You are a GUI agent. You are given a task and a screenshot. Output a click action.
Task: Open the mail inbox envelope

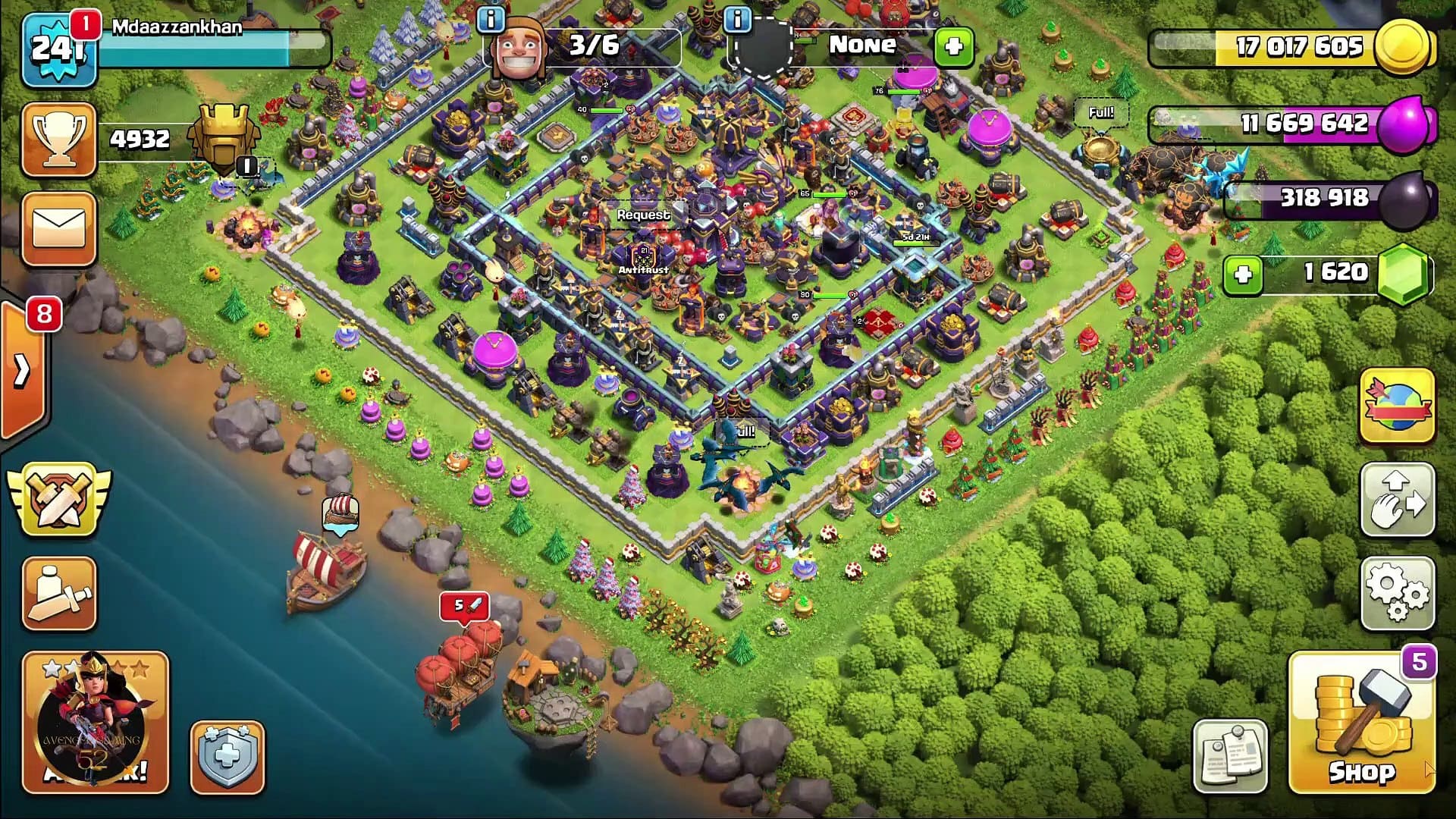(59, 227)
